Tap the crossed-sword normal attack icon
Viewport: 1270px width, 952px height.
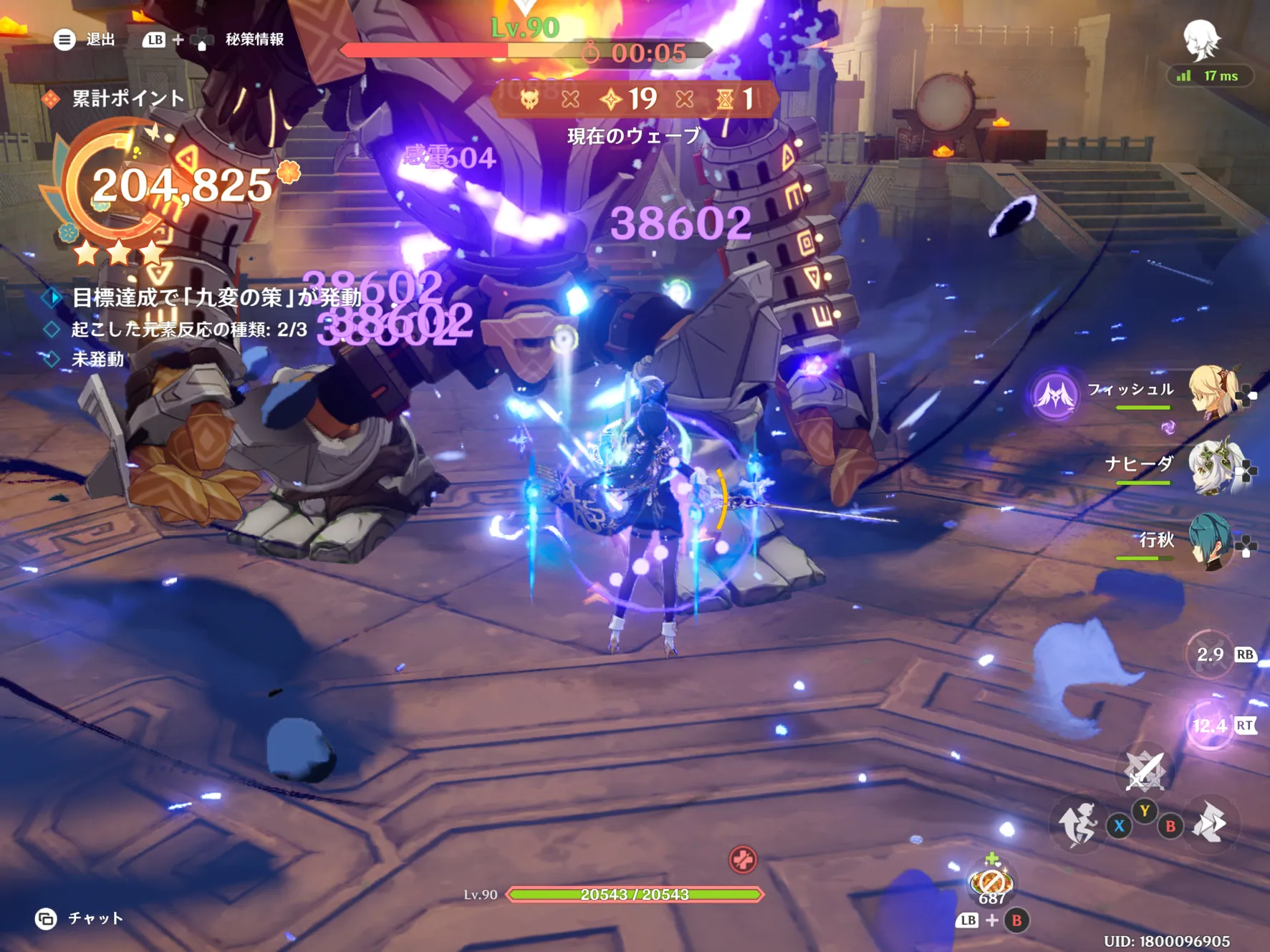click(x=1145, y=771)
